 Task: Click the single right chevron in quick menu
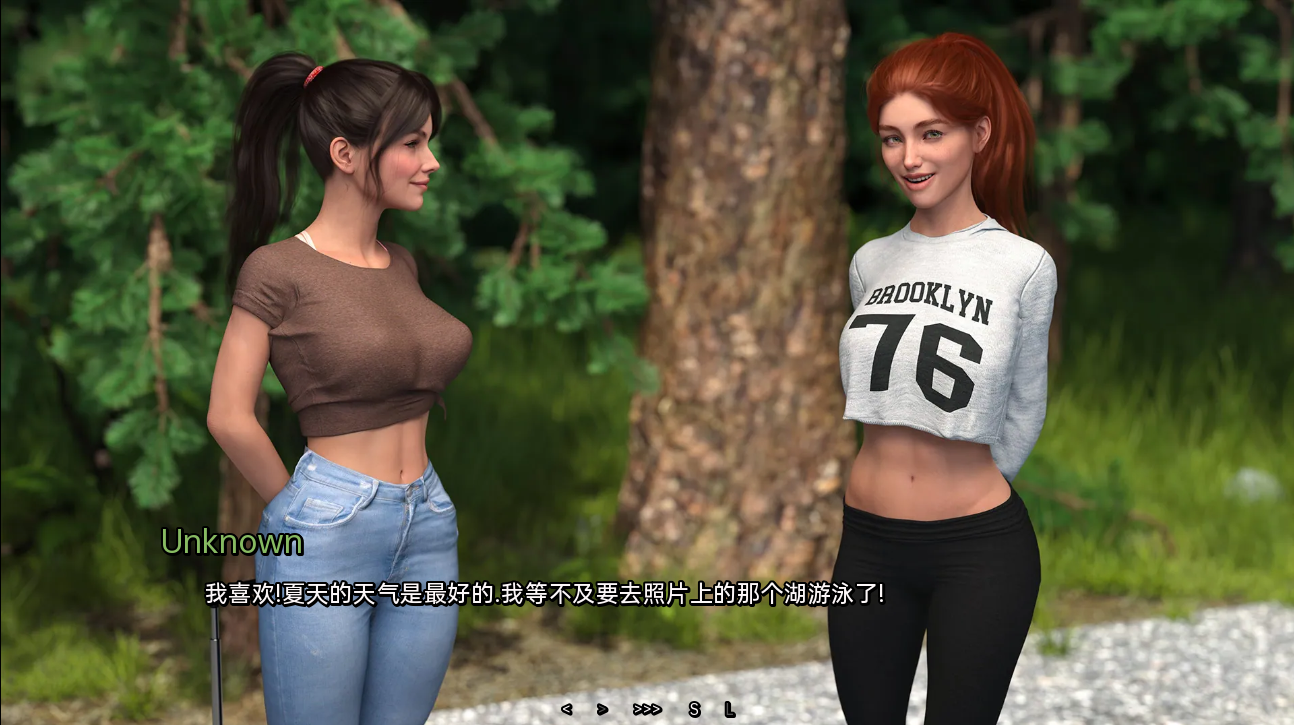point(602,707)
